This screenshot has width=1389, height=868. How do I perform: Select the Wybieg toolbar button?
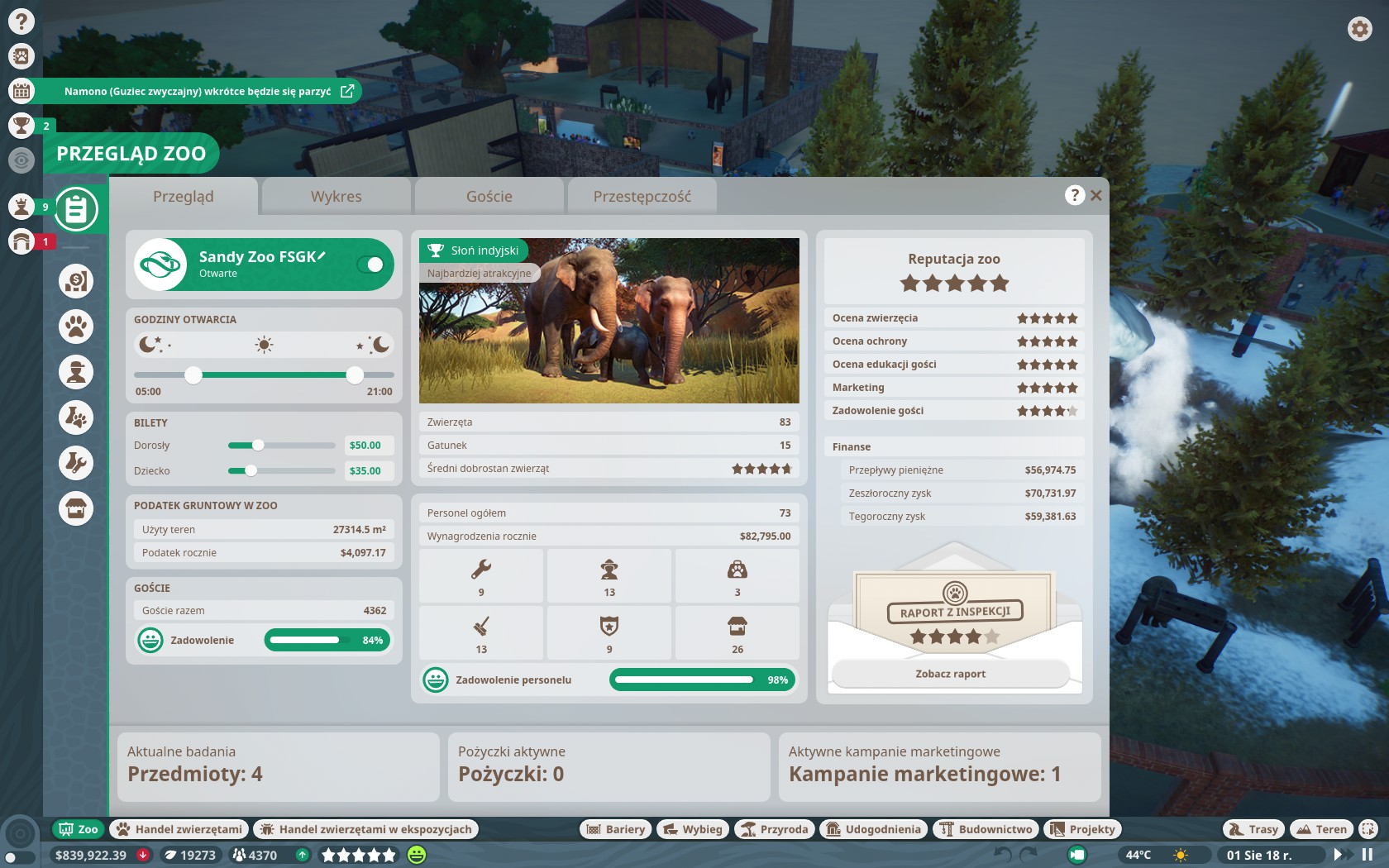coord(692,829)
